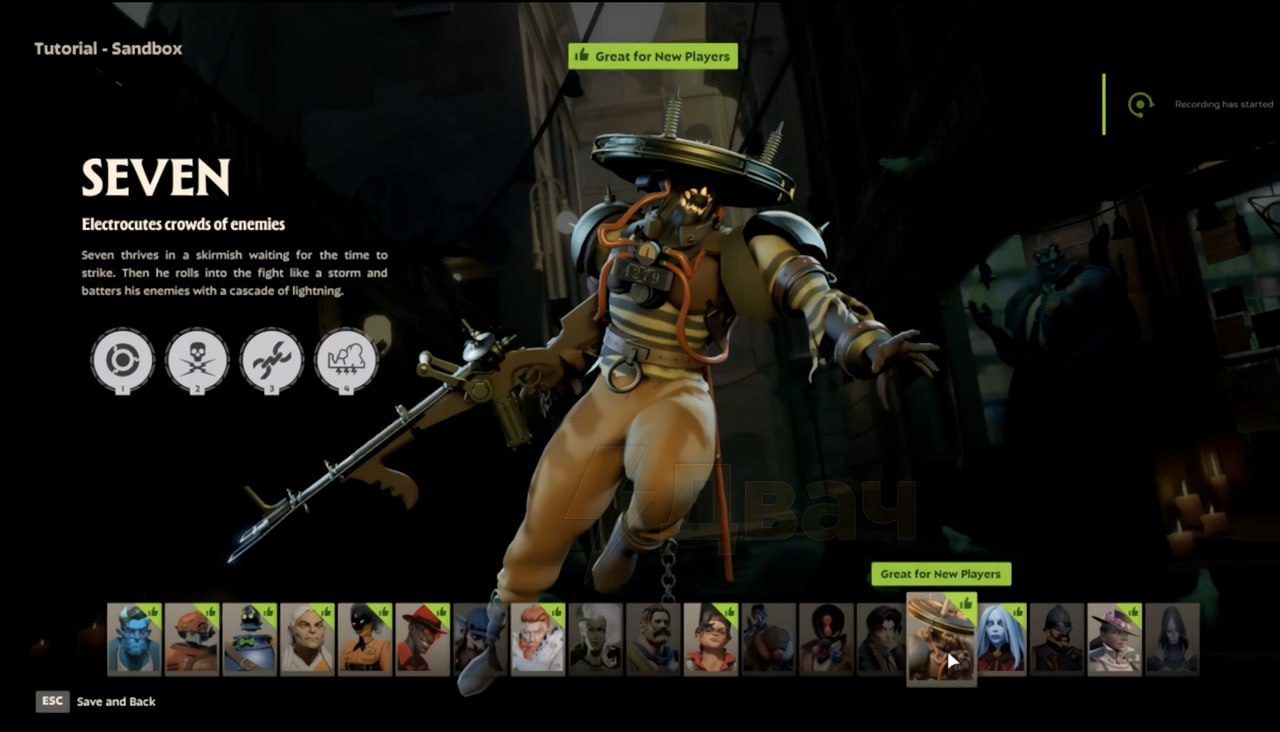Choose the hero with red helmet and goggles

(x=192, y=638)
